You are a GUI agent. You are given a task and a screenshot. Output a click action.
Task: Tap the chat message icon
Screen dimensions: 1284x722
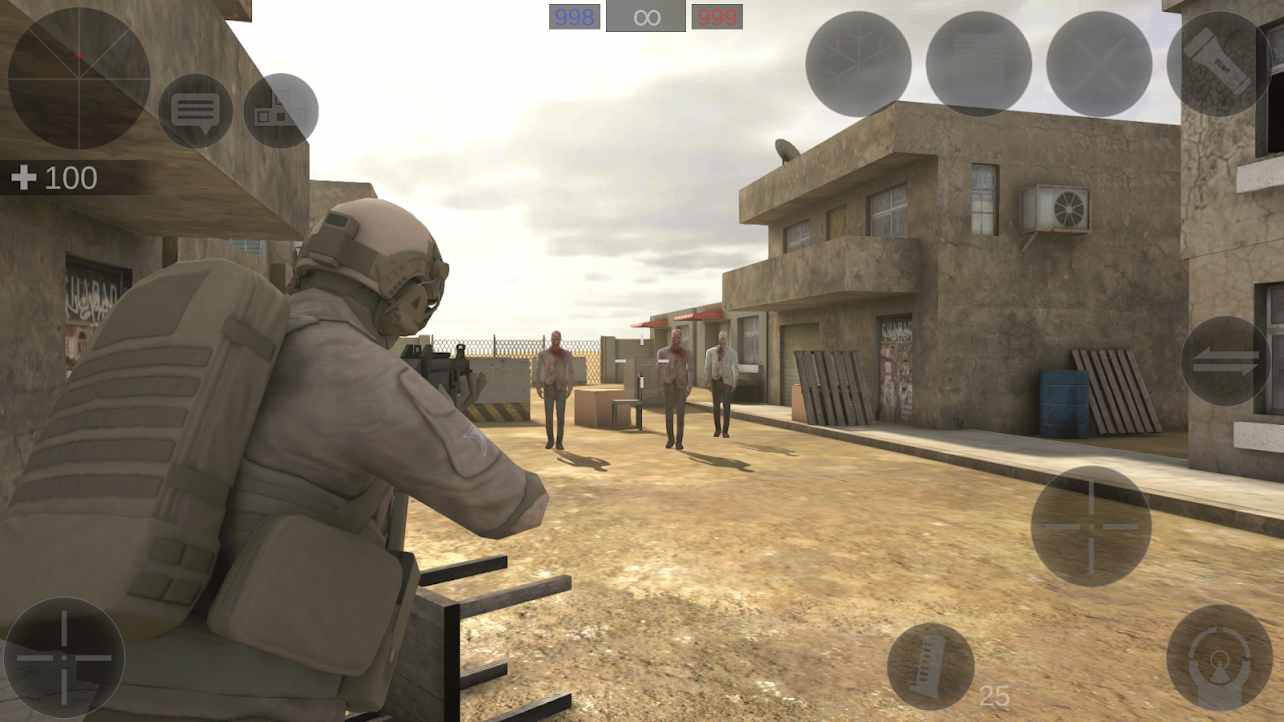coord(197,110)
